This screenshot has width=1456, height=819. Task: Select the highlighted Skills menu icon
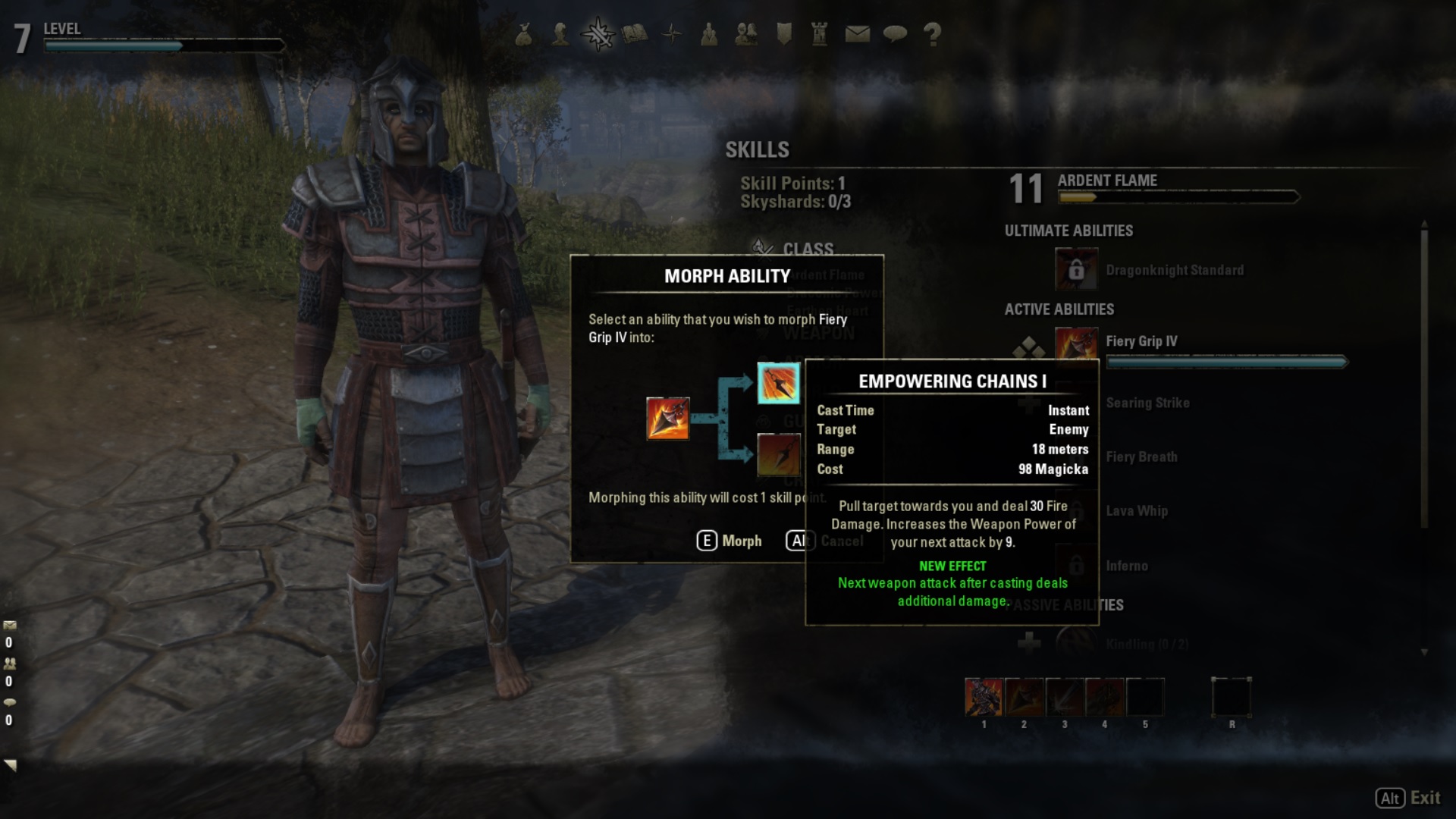(598, 34)
